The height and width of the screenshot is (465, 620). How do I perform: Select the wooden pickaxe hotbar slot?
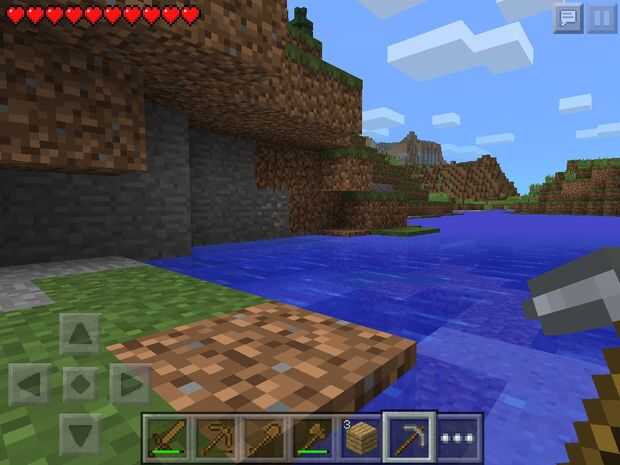(x=215, y=437)
